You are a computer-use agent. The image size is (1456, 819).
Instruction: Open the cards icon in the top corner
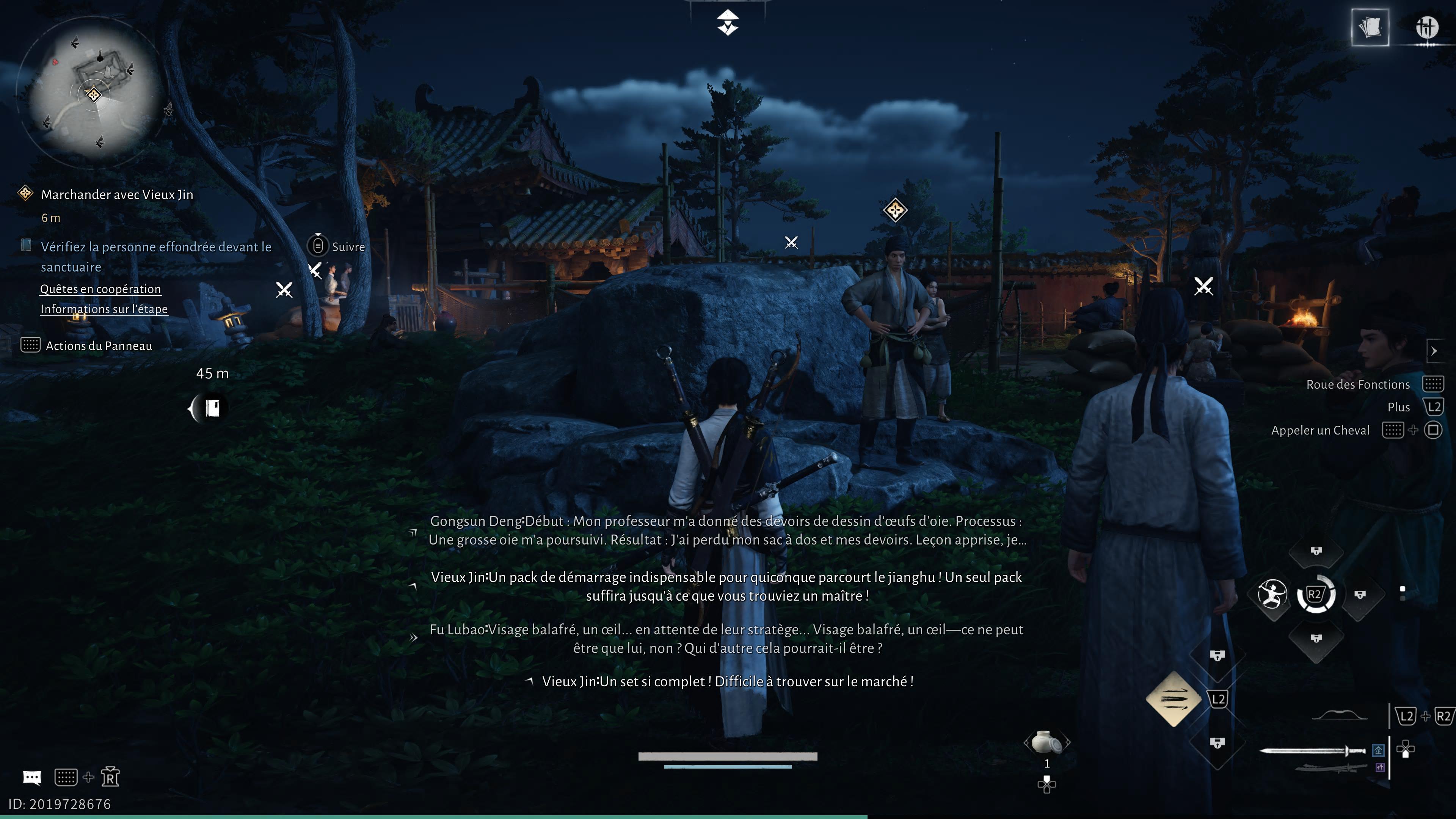pos(1370,27)
